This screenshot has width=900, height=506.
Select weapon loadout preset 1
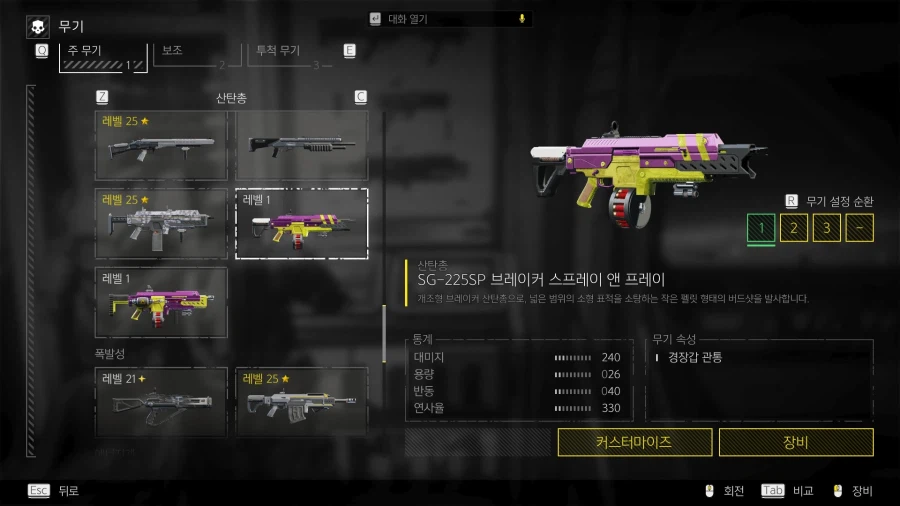(761, 228)
